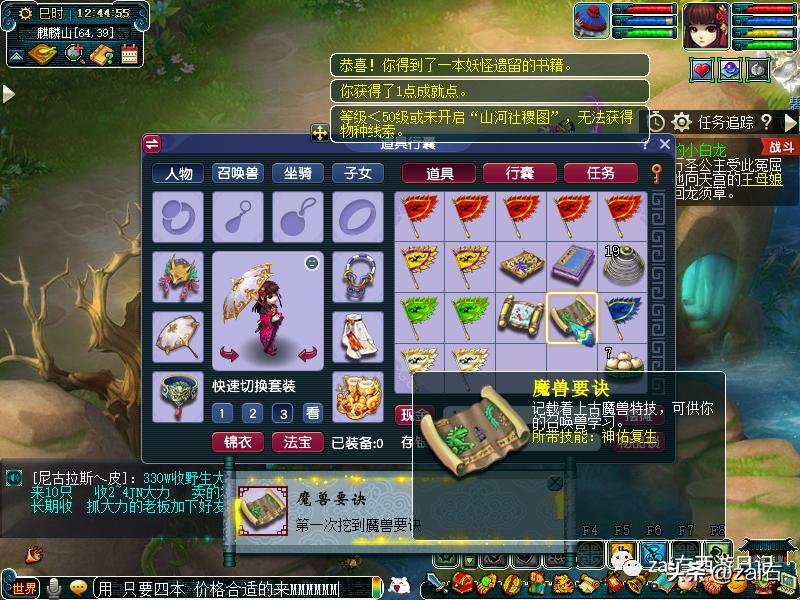Close the inventory window
The width and height of the screenshot is (800, 600).
point(663,144)
